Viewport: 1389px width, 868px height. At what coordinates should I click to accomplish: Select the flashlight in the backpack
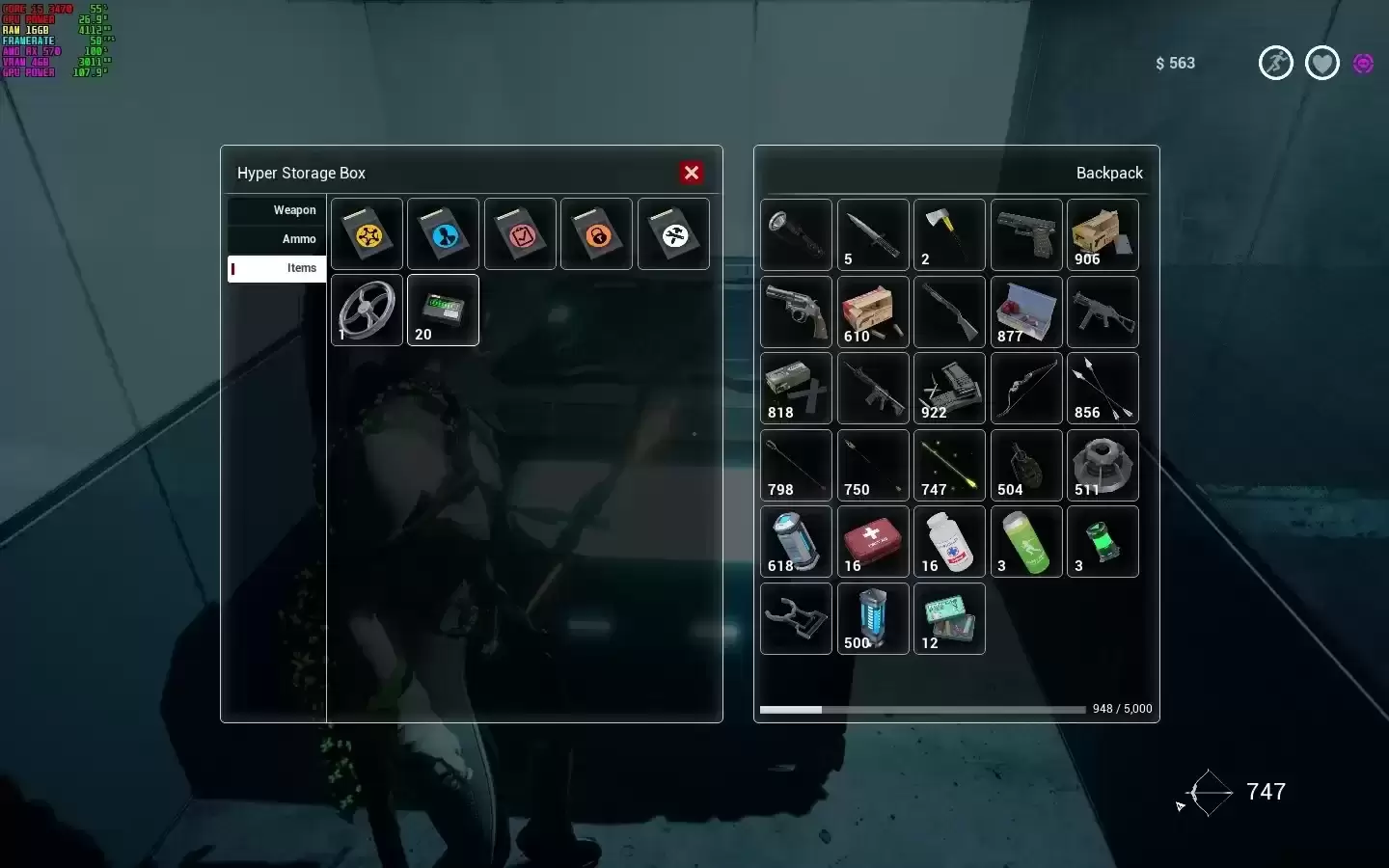coord(796,235)
